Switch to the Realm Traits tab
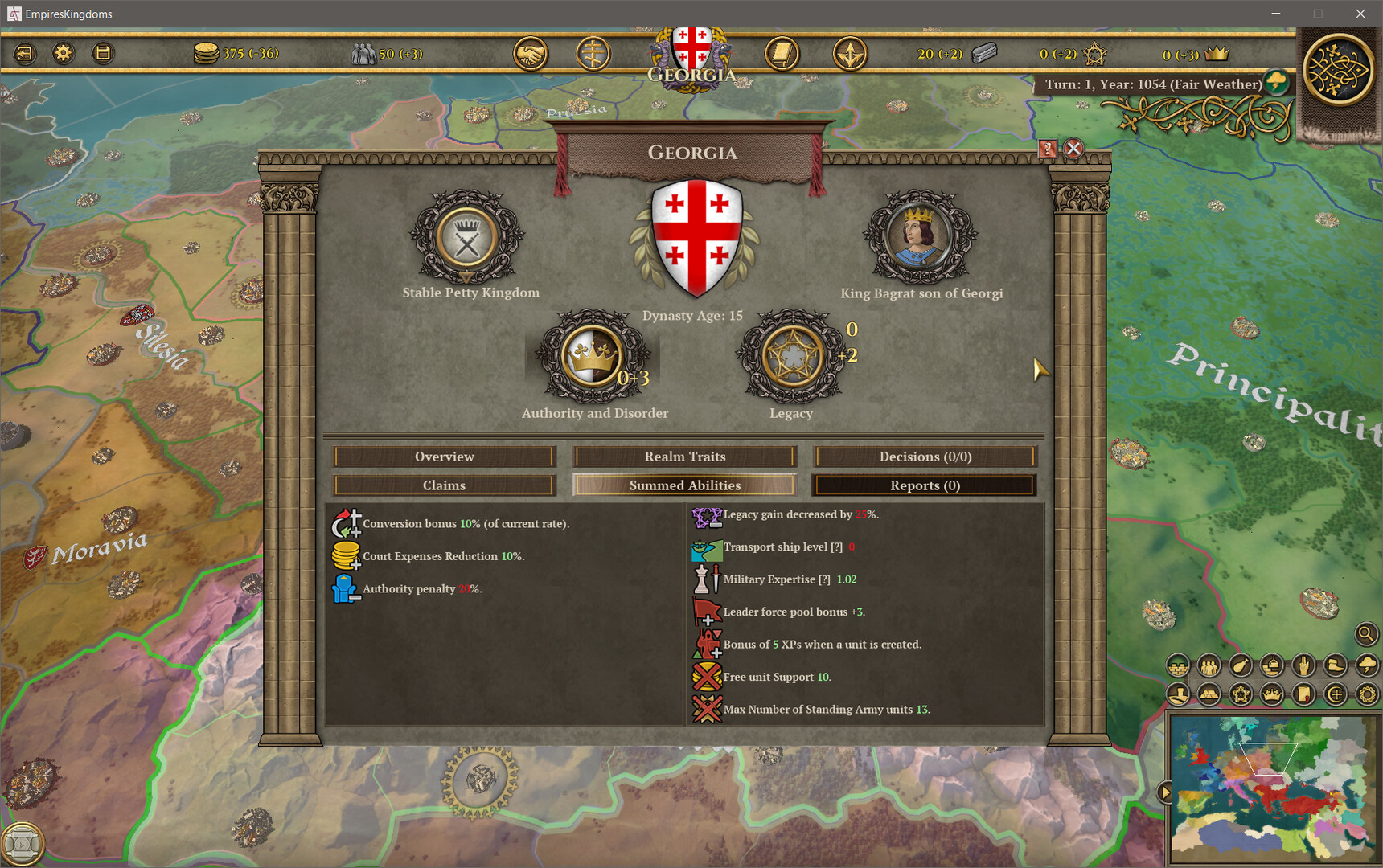 [x=683, y=456]
